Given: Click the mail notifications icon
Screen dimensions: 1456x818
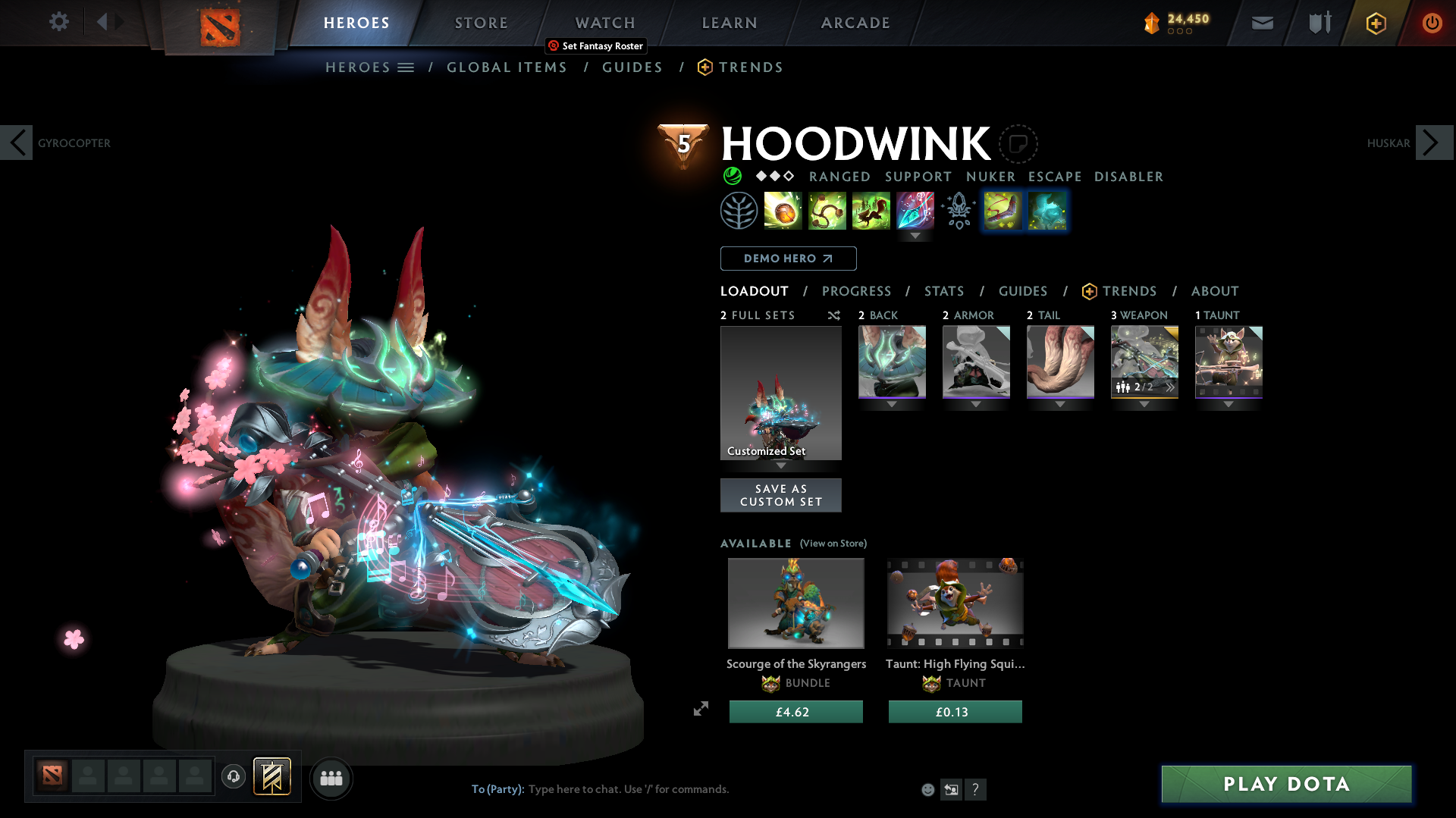Looking at the screenshot, I should [x=1262, y=23].
